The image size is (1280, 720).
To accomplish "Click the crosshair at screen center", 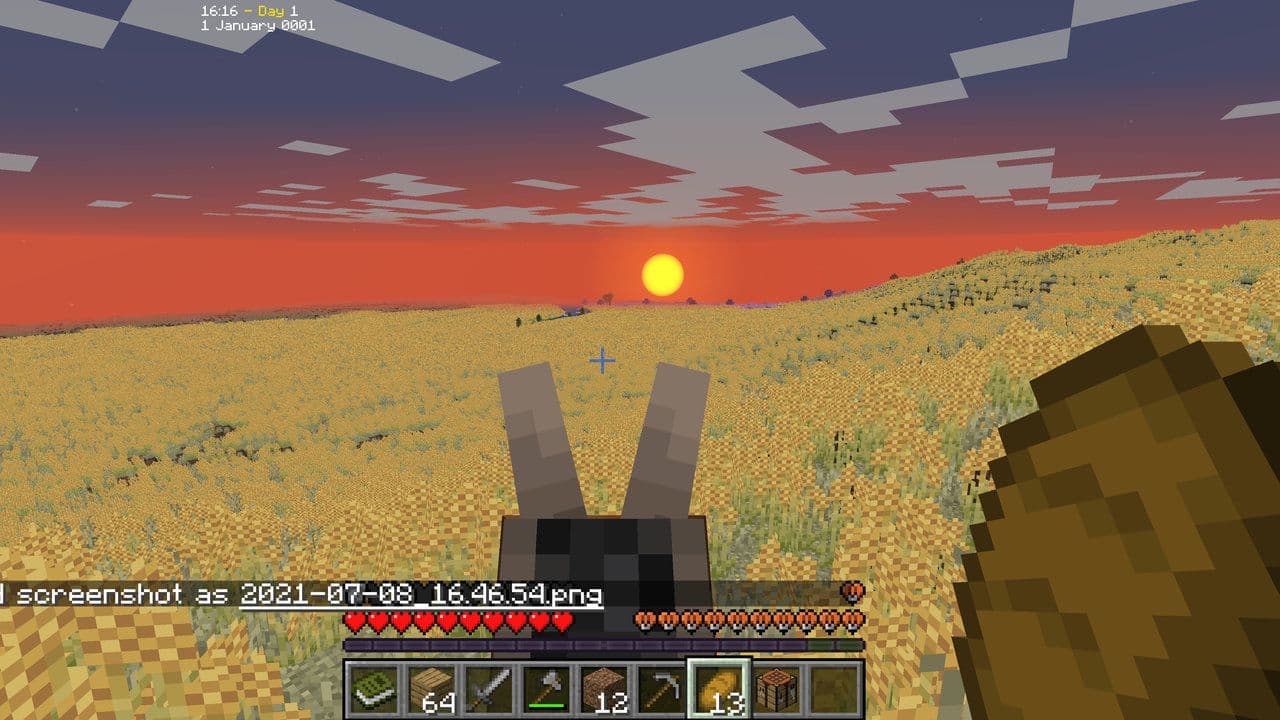I will (602, 358).
